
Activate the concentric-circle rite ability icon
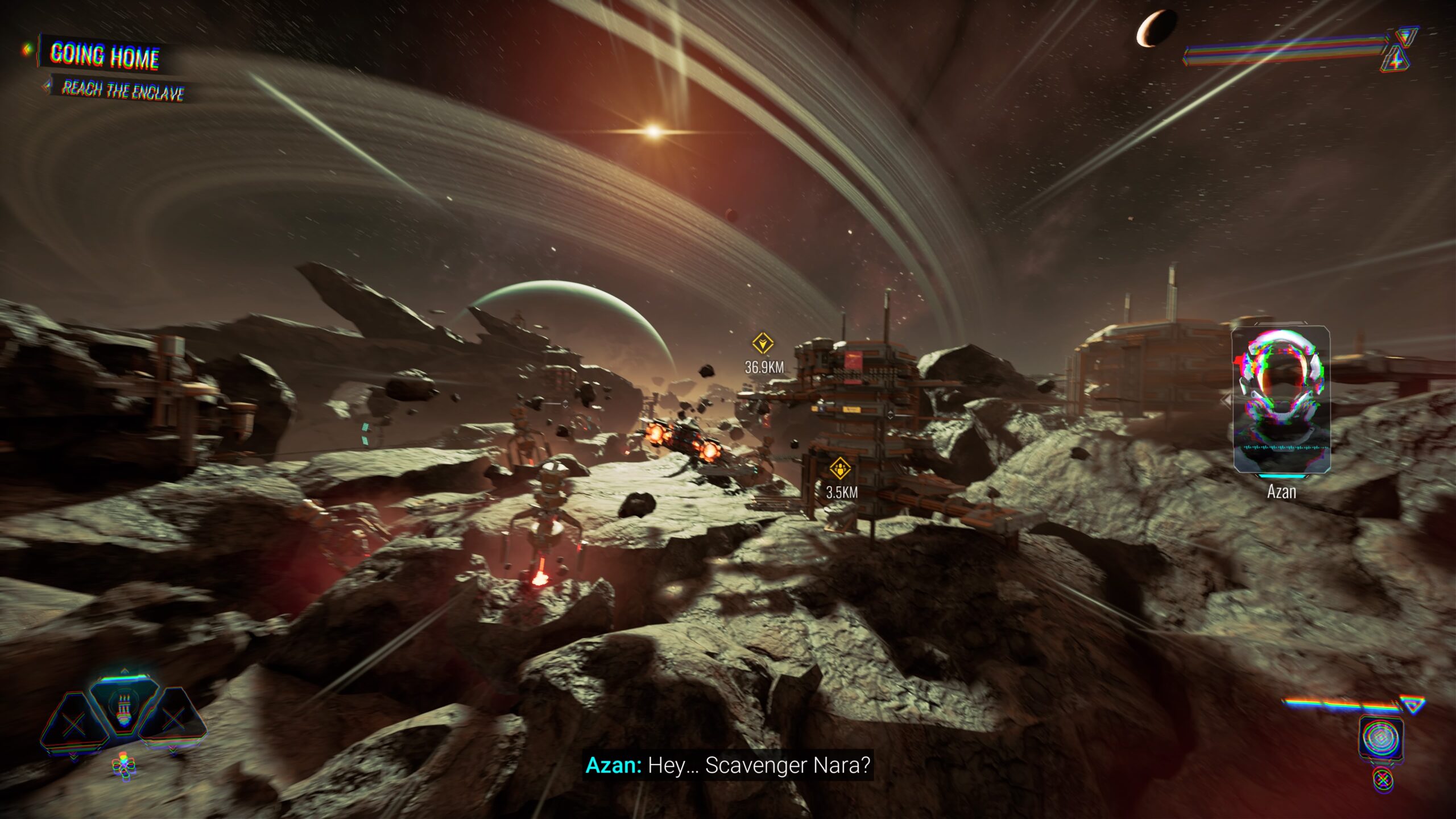[1381, 738]
